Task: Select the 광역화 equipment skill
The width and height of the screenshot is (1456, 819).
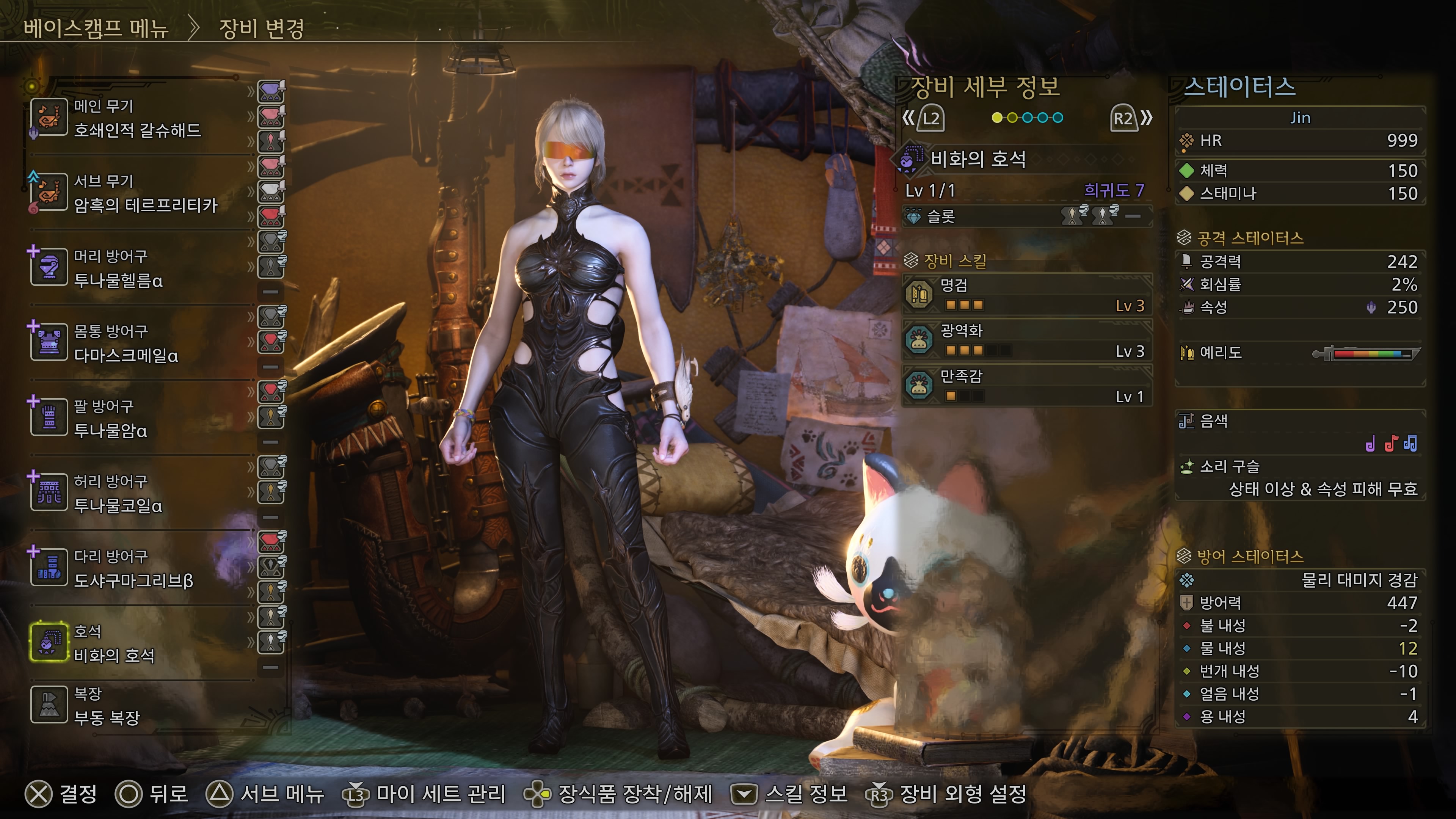Action: pos(1026,340)
